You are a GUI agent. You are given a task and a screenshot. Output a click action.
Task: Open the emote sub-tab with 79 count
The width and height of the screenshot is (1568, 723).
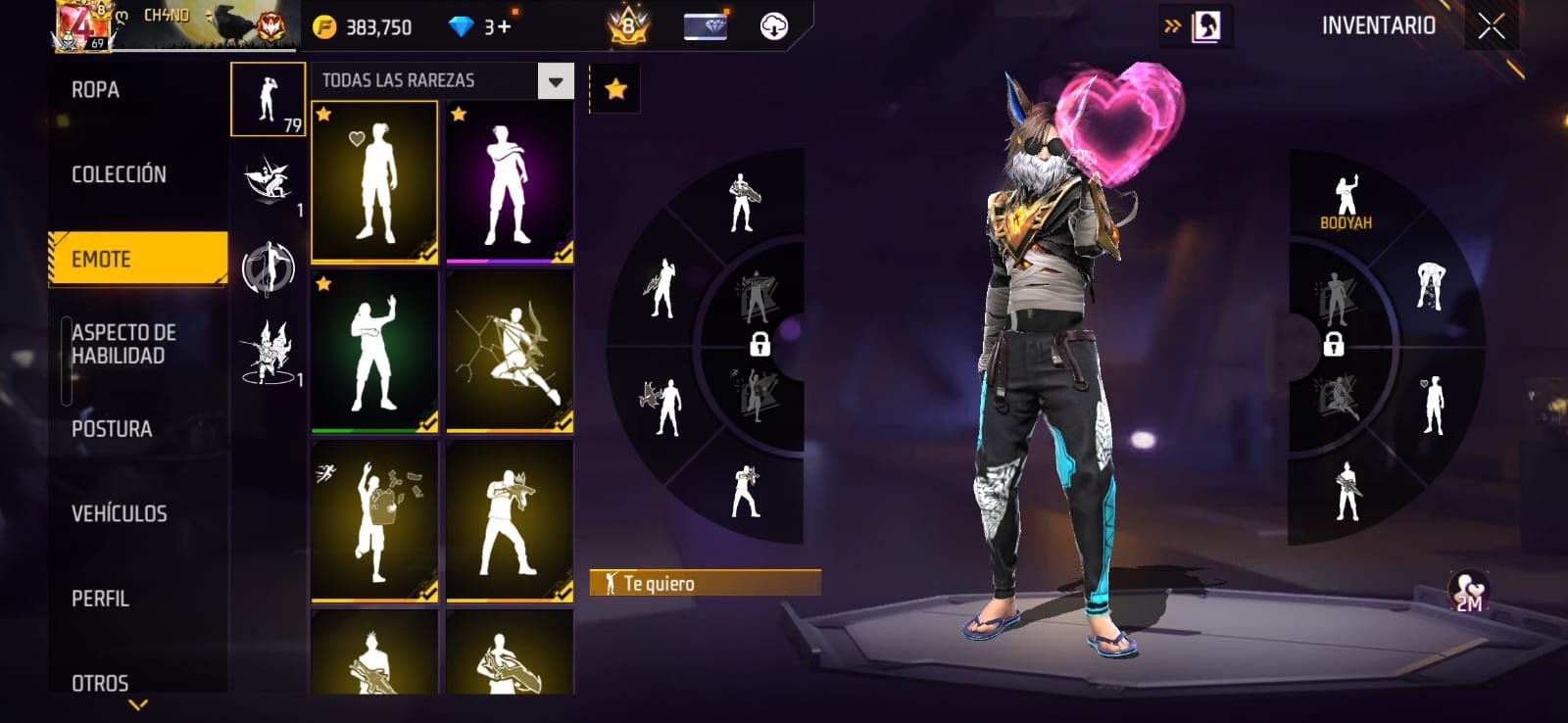coord(268,99)
